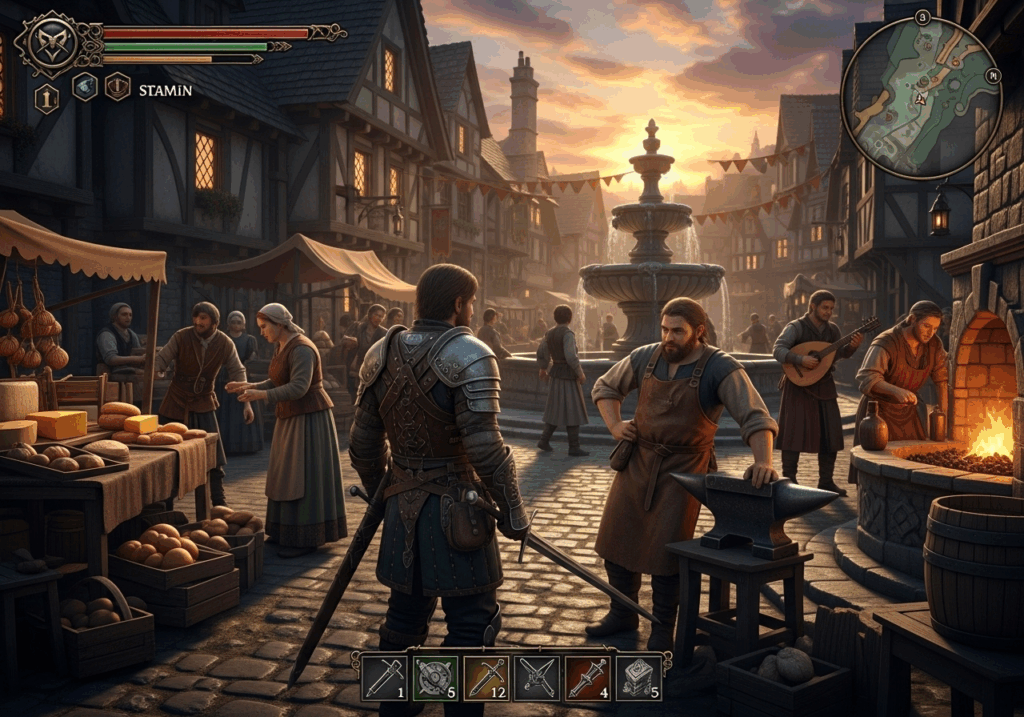Click the hexagon icon beside the Stamin label
1024x717 pixels.
[118, 87]
